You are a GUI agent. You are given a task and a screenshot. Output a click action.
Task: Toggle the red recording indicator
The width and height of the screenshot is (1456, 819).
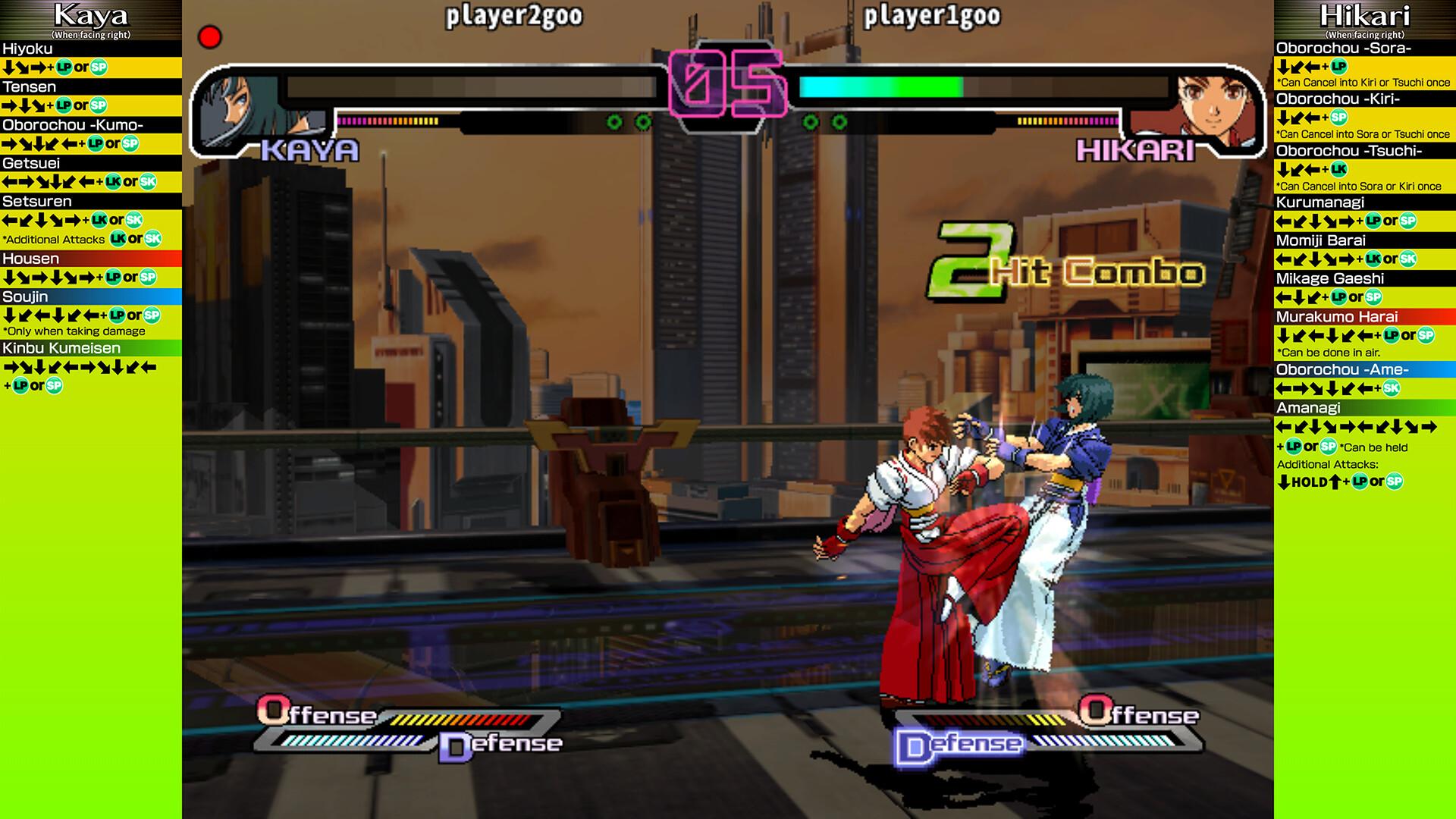[209, 35]
